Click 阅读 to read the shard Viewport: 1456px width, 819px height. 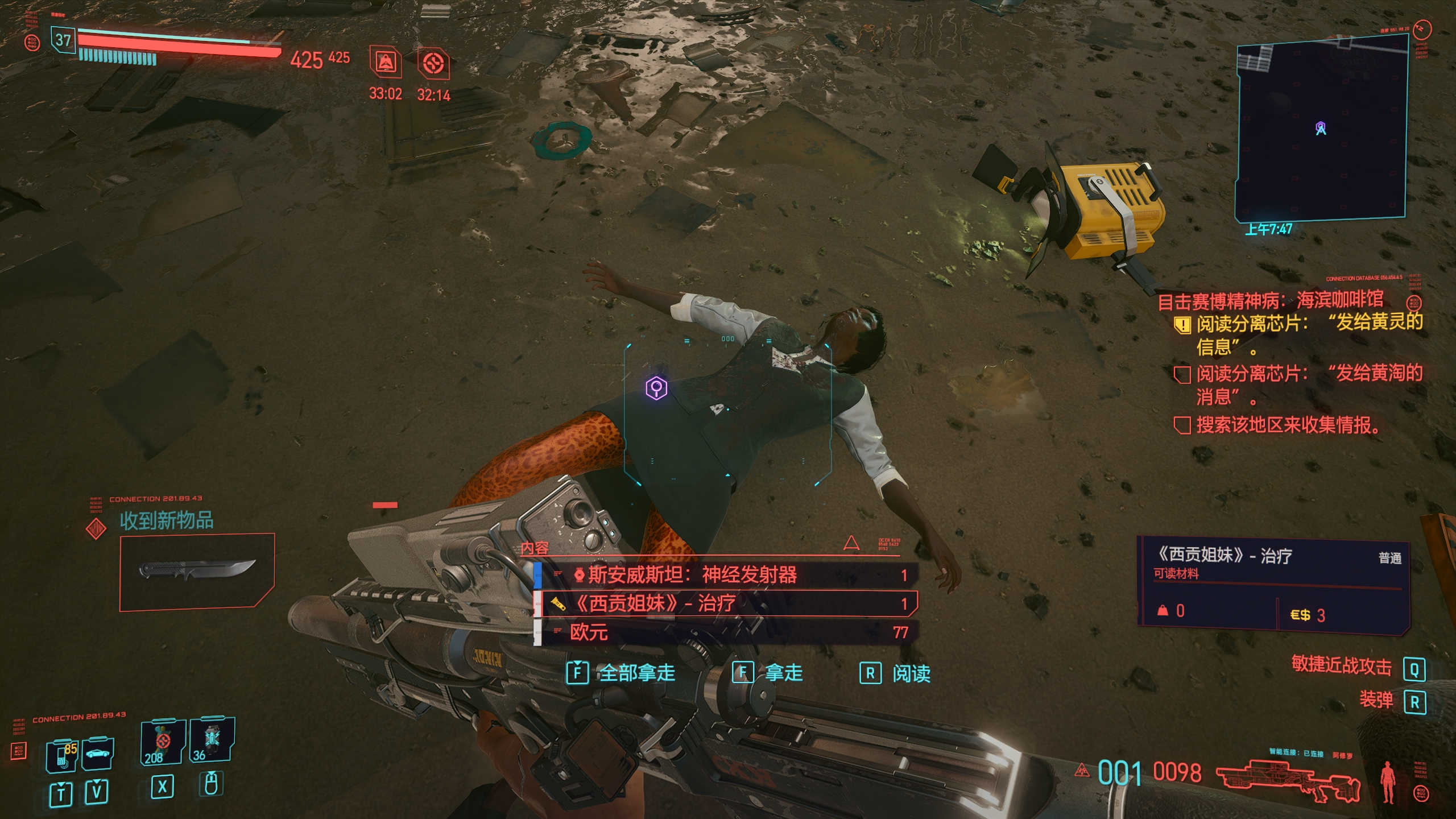(x=896, y=673)
